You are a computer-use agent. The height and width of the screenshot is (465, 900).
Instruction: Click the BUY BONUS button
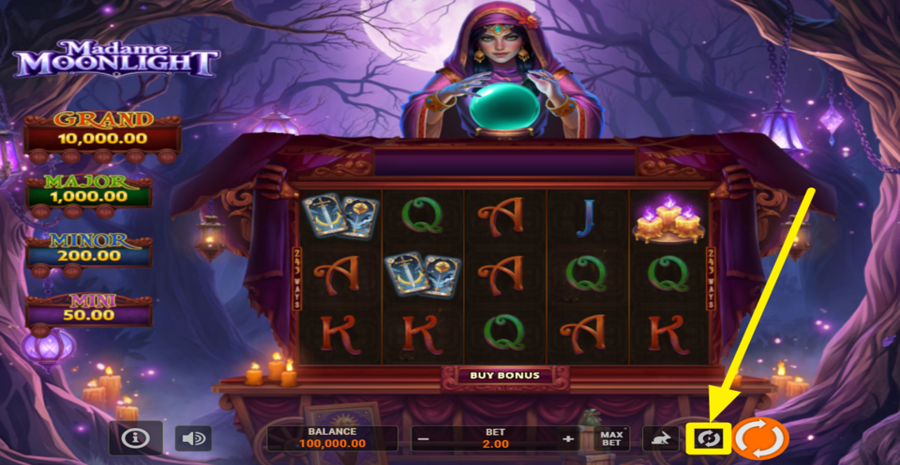point(504,376)
